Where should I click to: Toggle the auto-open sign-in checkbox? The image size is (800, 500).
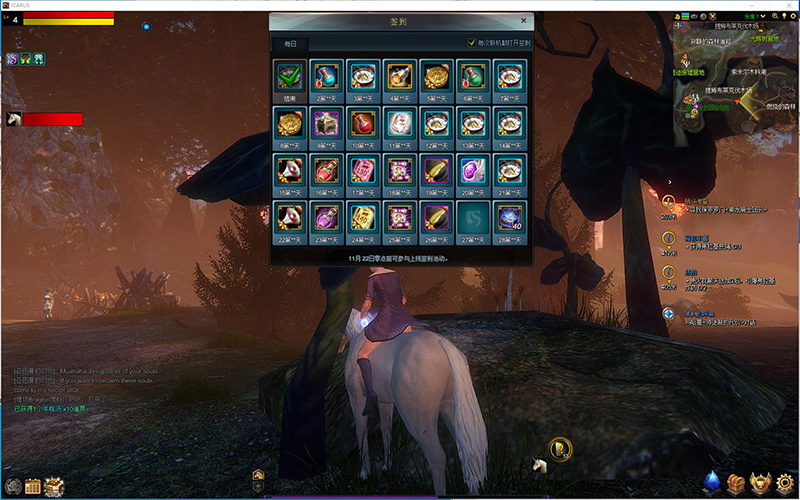[472, 43]
